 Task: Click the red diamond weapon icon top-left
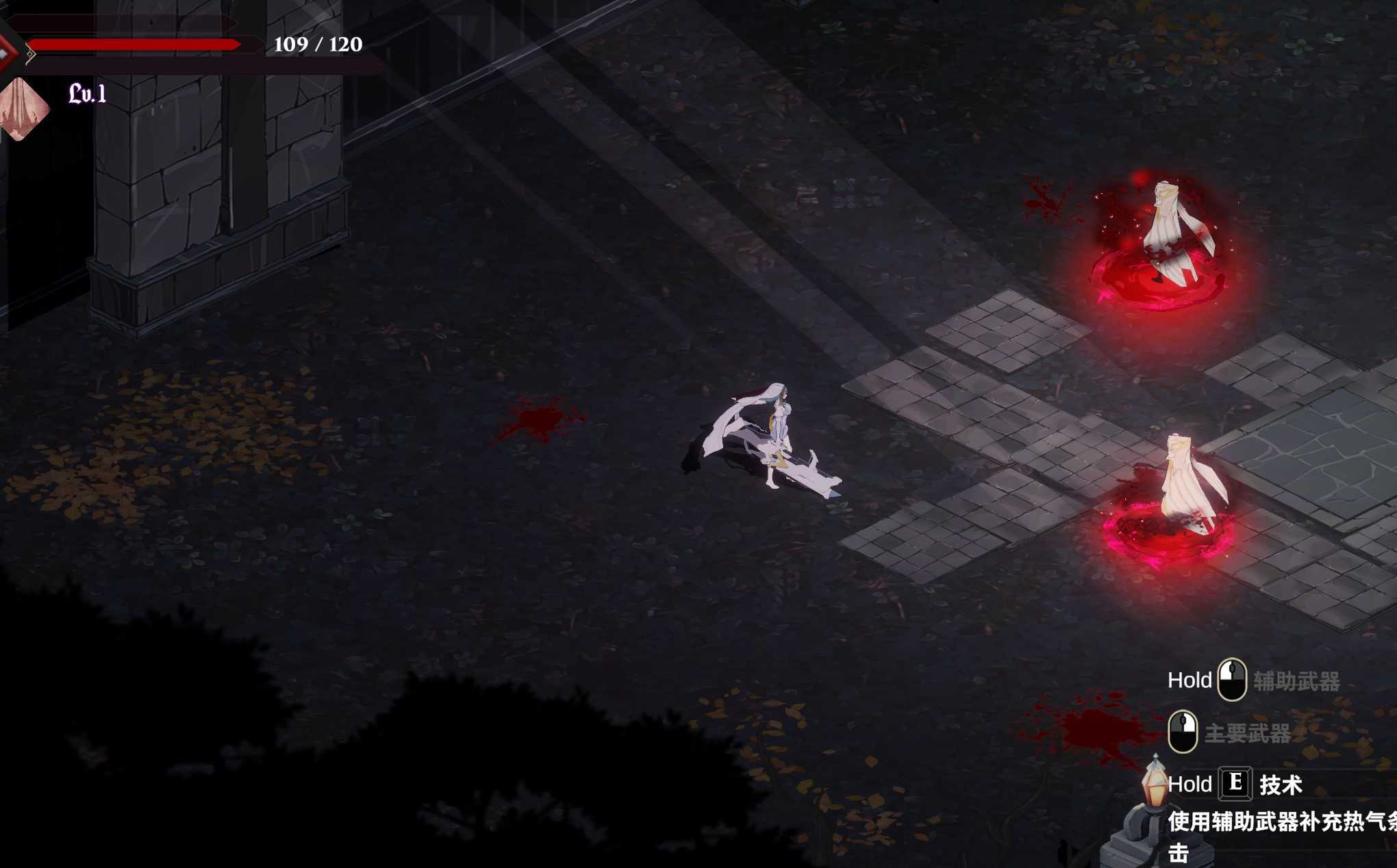(5, 51)
